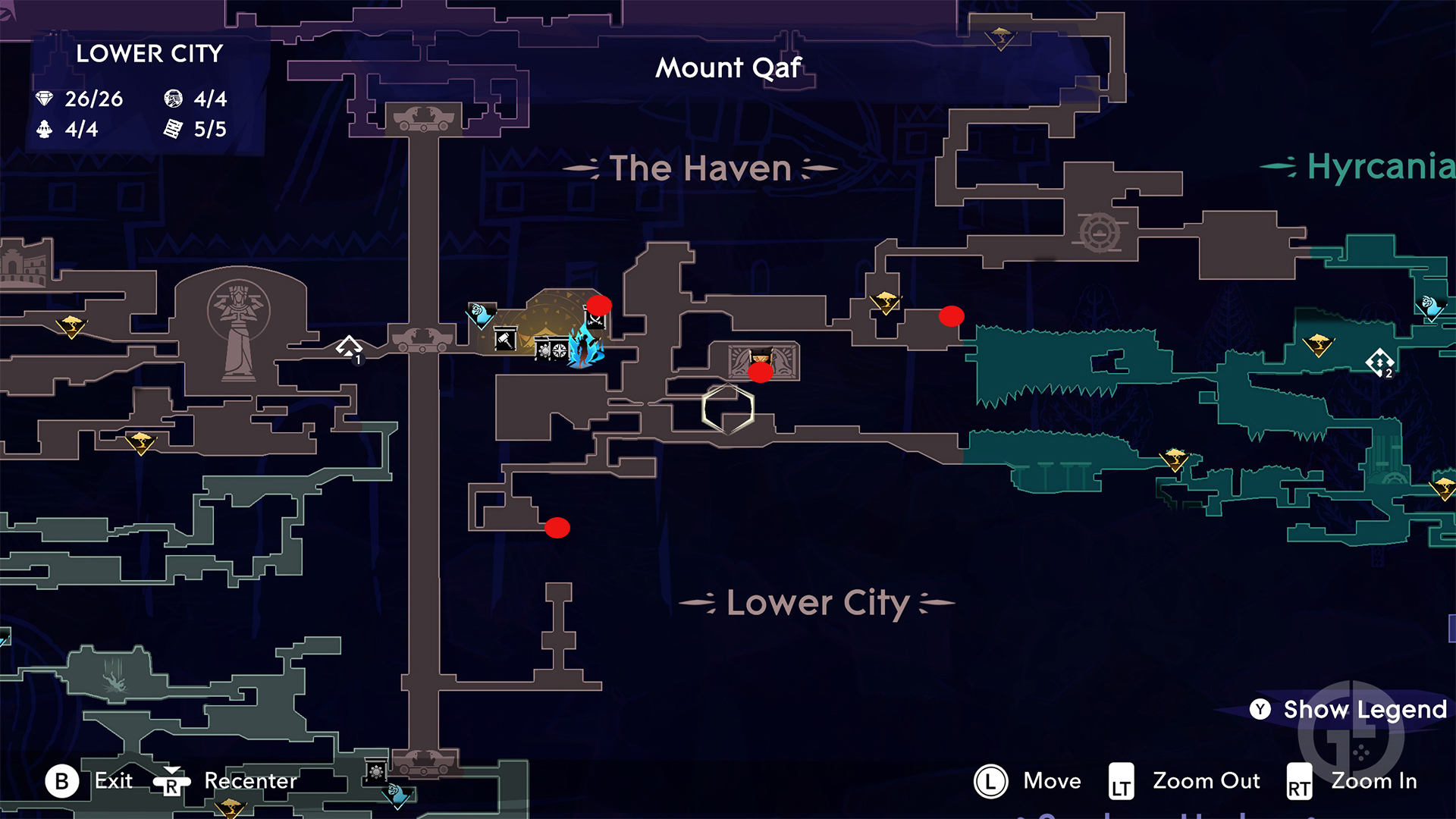This screenshot has height=819, width=1456.
Task: Click the red dot marker in Lower City
Action: click(559, 528)
